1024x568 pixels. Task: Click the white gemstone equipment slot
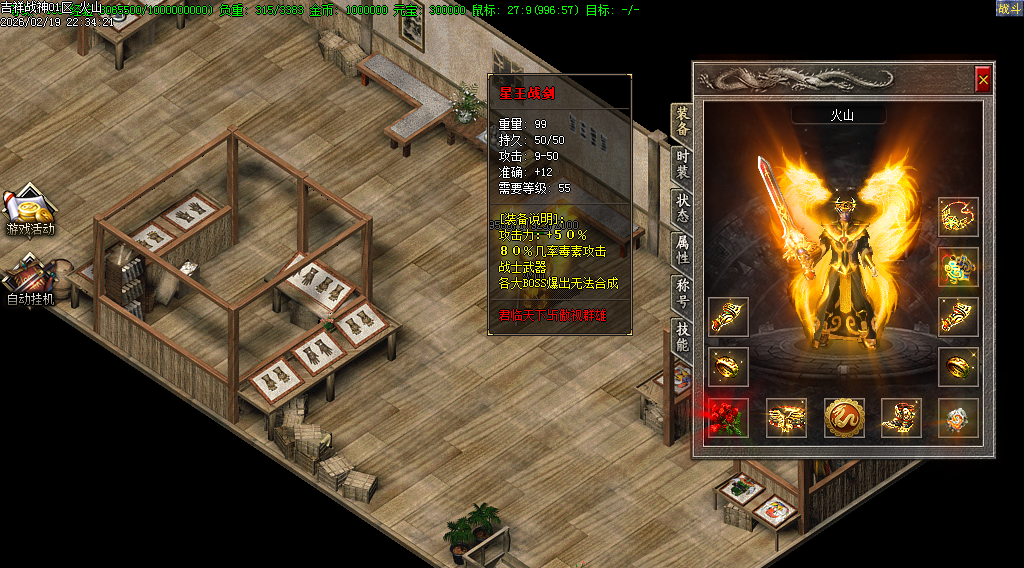coord(958,417)
